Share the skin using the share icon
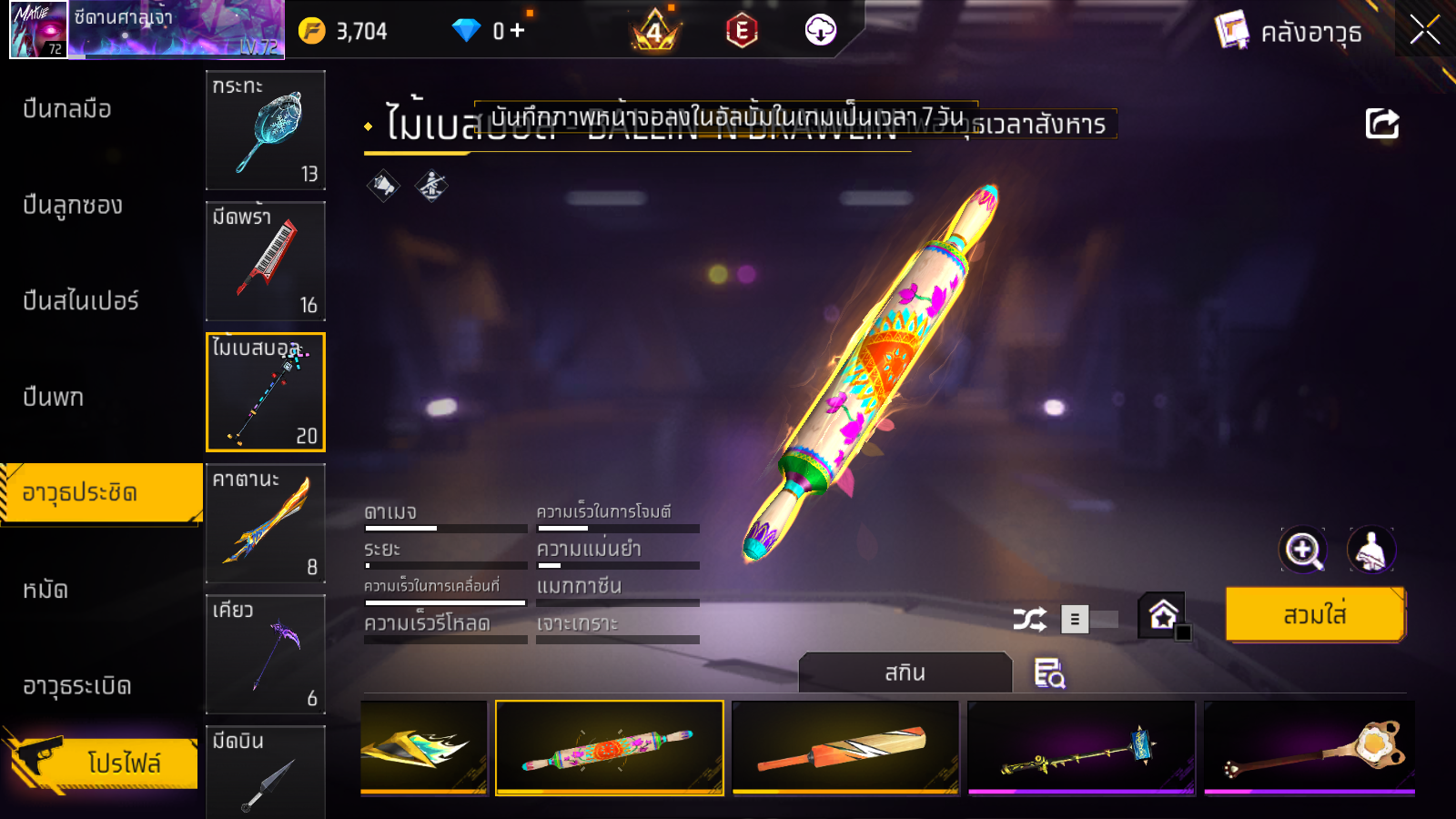Screen dimensions: 1456x819 pos(1381,124)
